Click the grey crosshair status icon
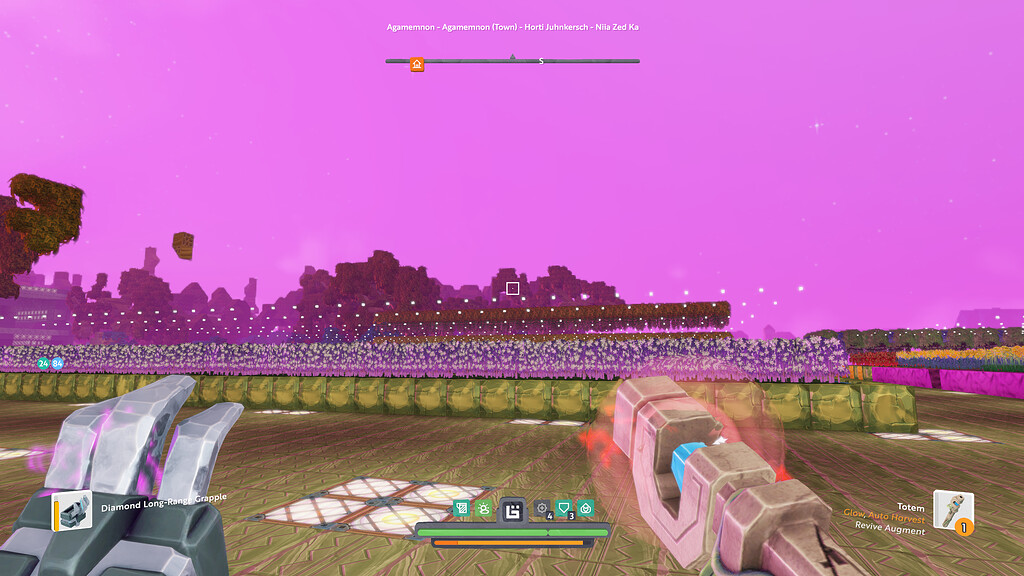 pyautogui.click(x=542, y=509)
